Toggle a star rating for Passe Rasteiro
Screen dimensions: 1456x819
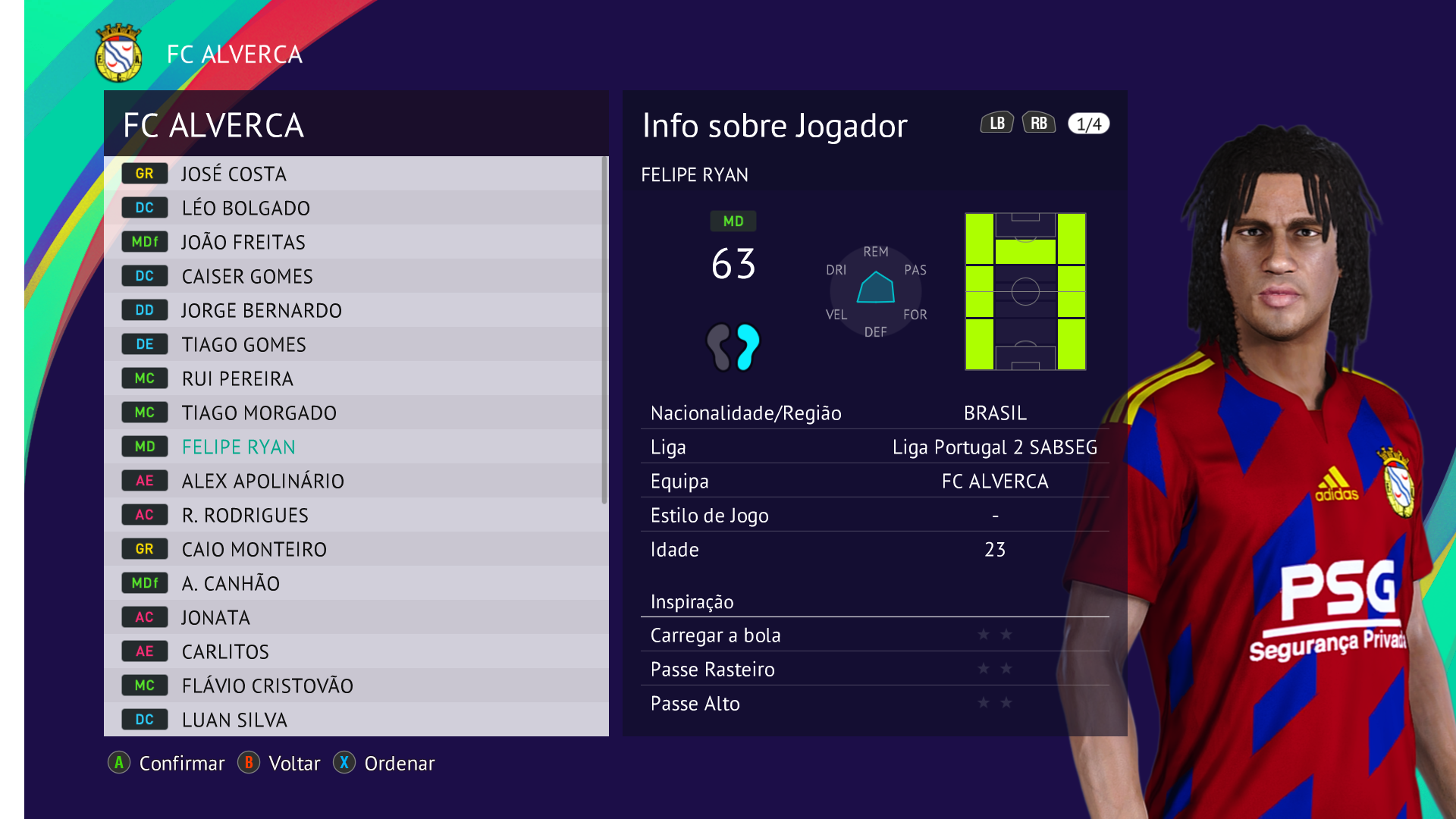pyautogui.click(x=982, y=670)
